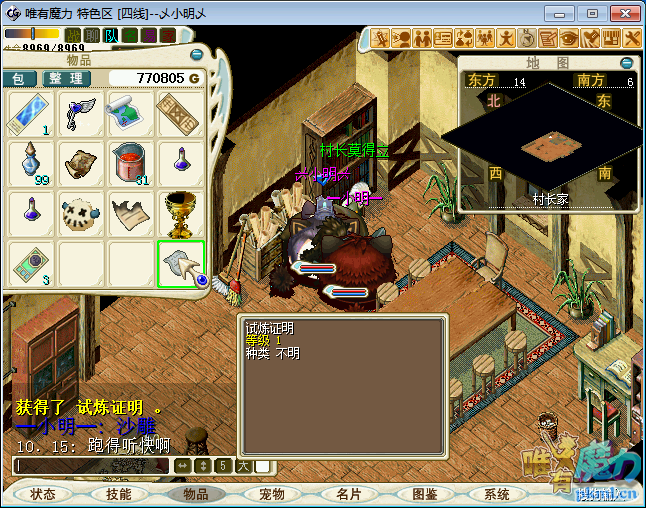
Task: Click the 整理 sort button in inventory
Action: click(66, 78)
